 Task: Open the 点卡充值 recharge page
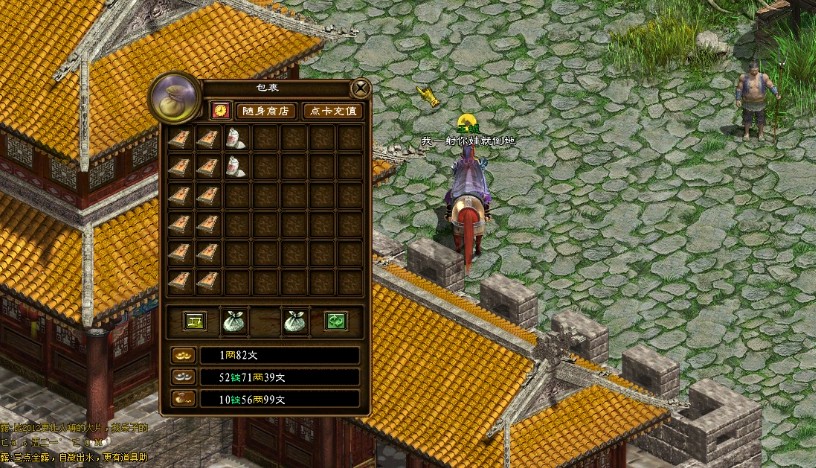(332, 111)
